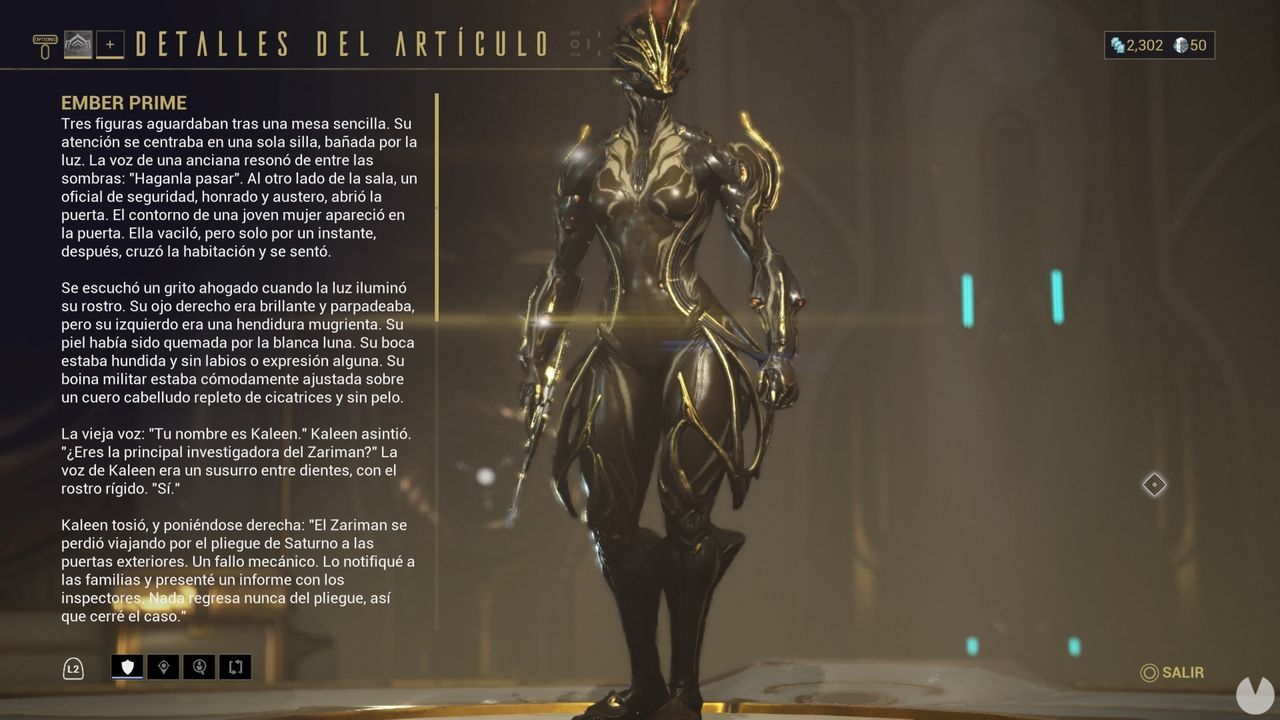The image size is (1280, 720).
Task: Click the plus icon in the top bar
Action: tap(110, 44)
